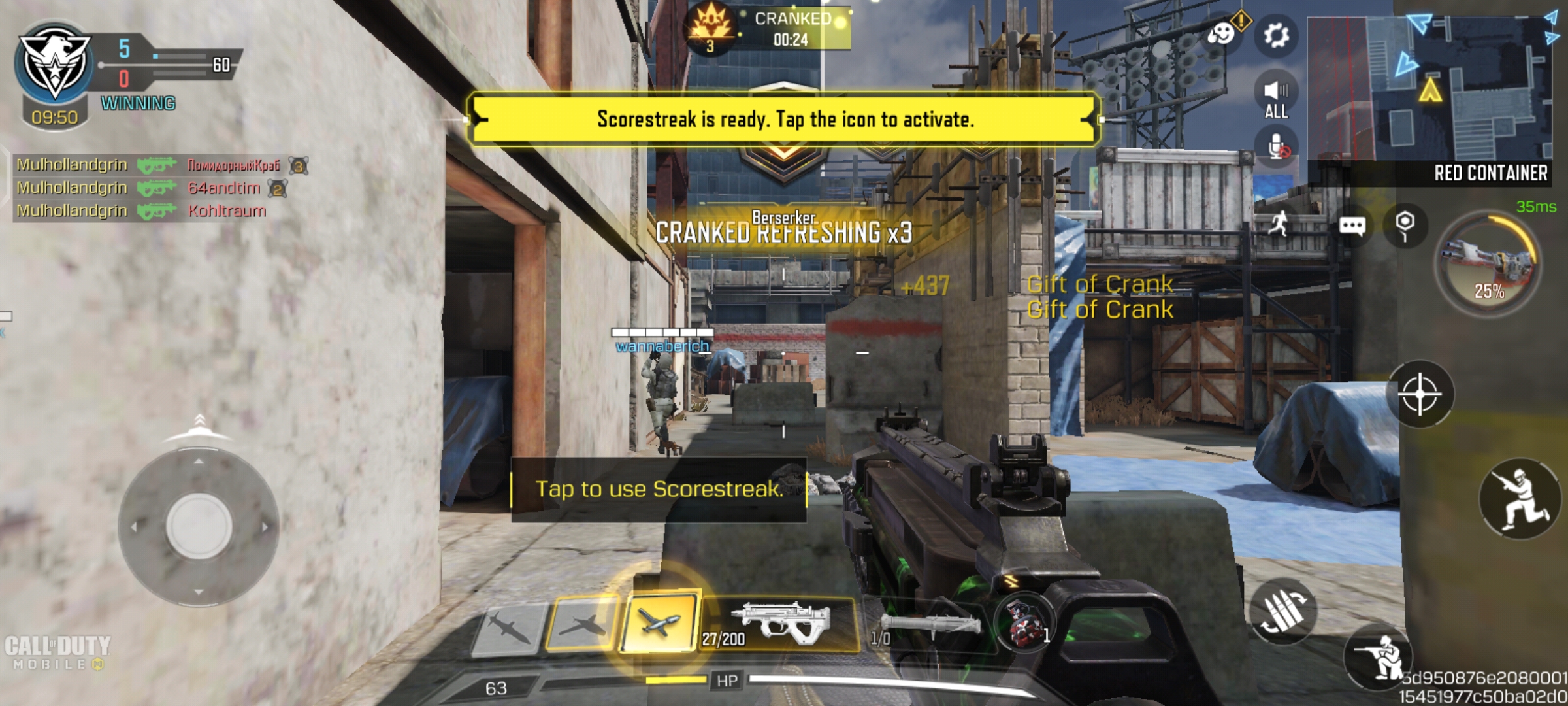
Task: Open the emote and spray wheel
Action: (x=1221, y=33)
